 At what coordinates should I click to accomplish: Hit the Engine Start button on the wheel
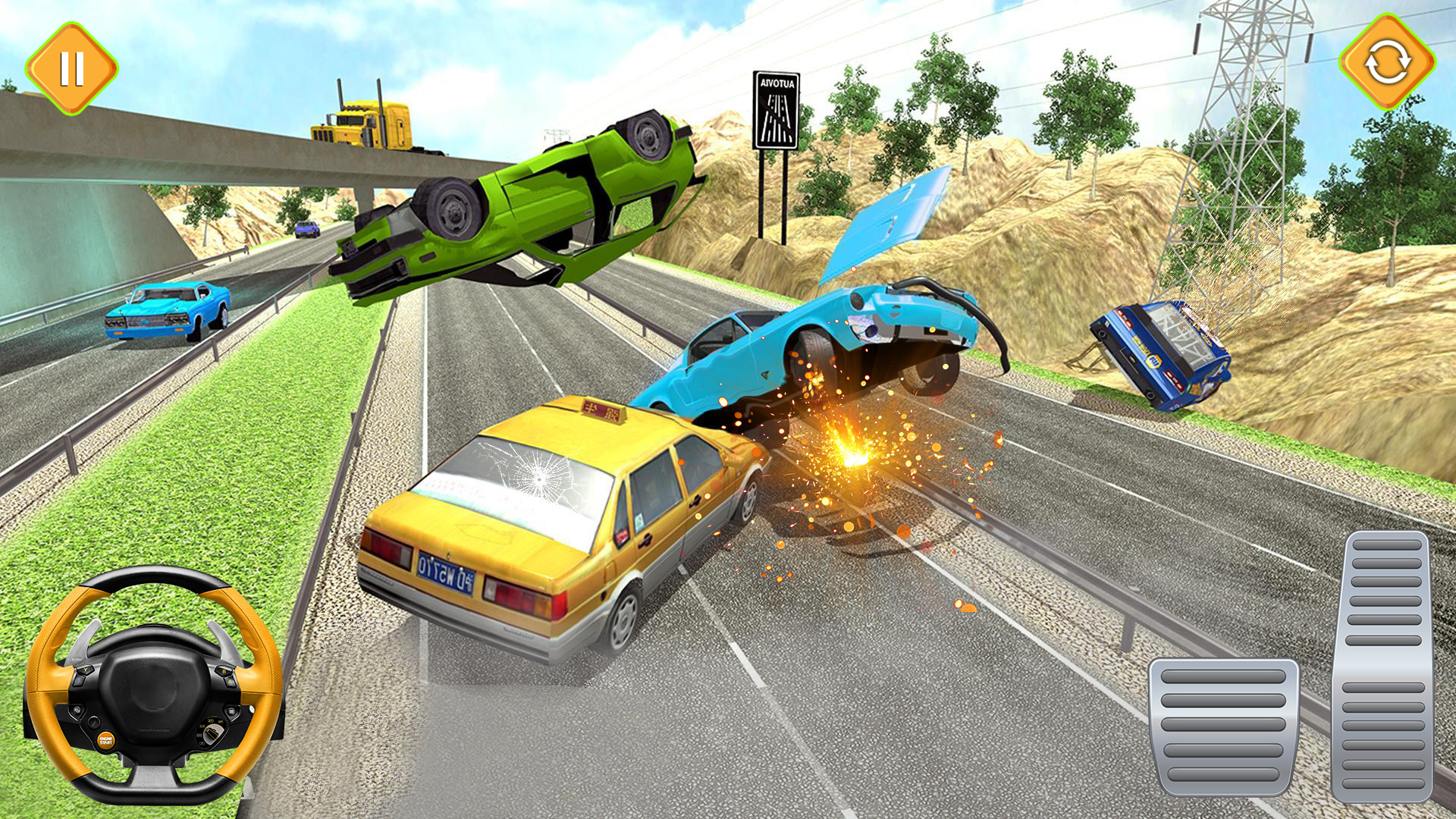point(106,742)
